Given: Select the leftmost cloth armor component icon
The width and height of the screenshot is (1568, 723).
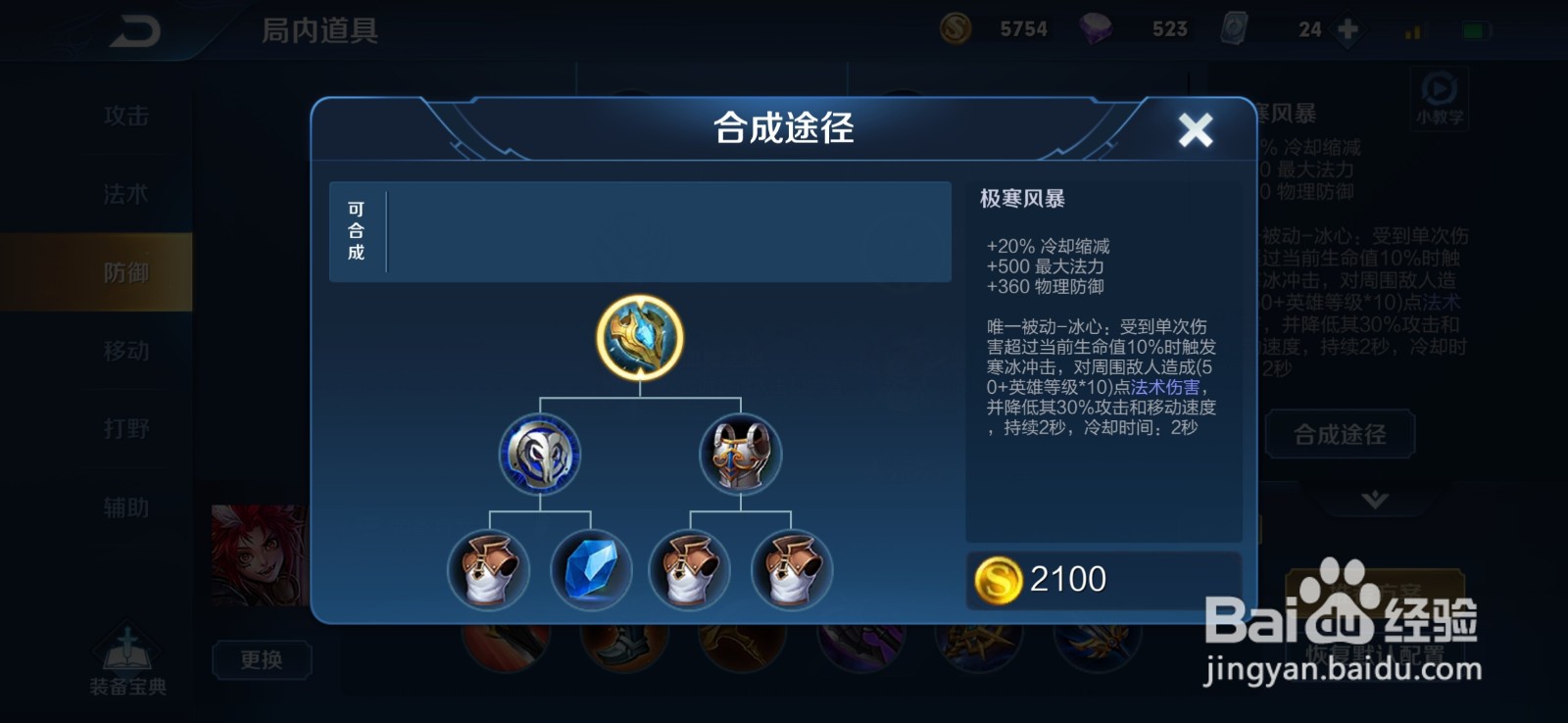Looking at the screenshot, I should pyautogui.click(x=488, y=568).
